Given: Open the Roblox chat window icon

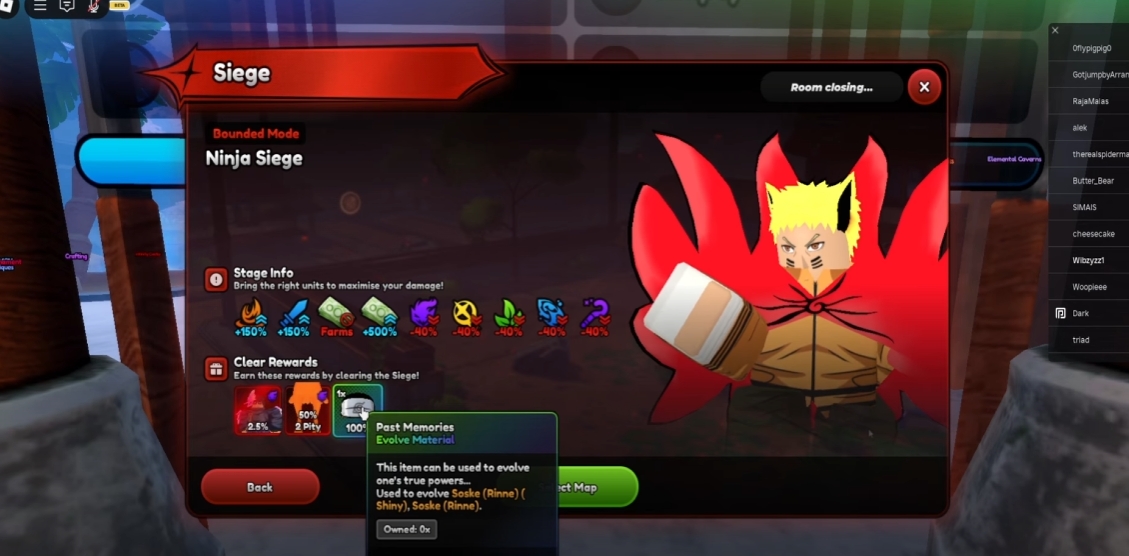Looking at the screenshot, I should click(67, 6).
